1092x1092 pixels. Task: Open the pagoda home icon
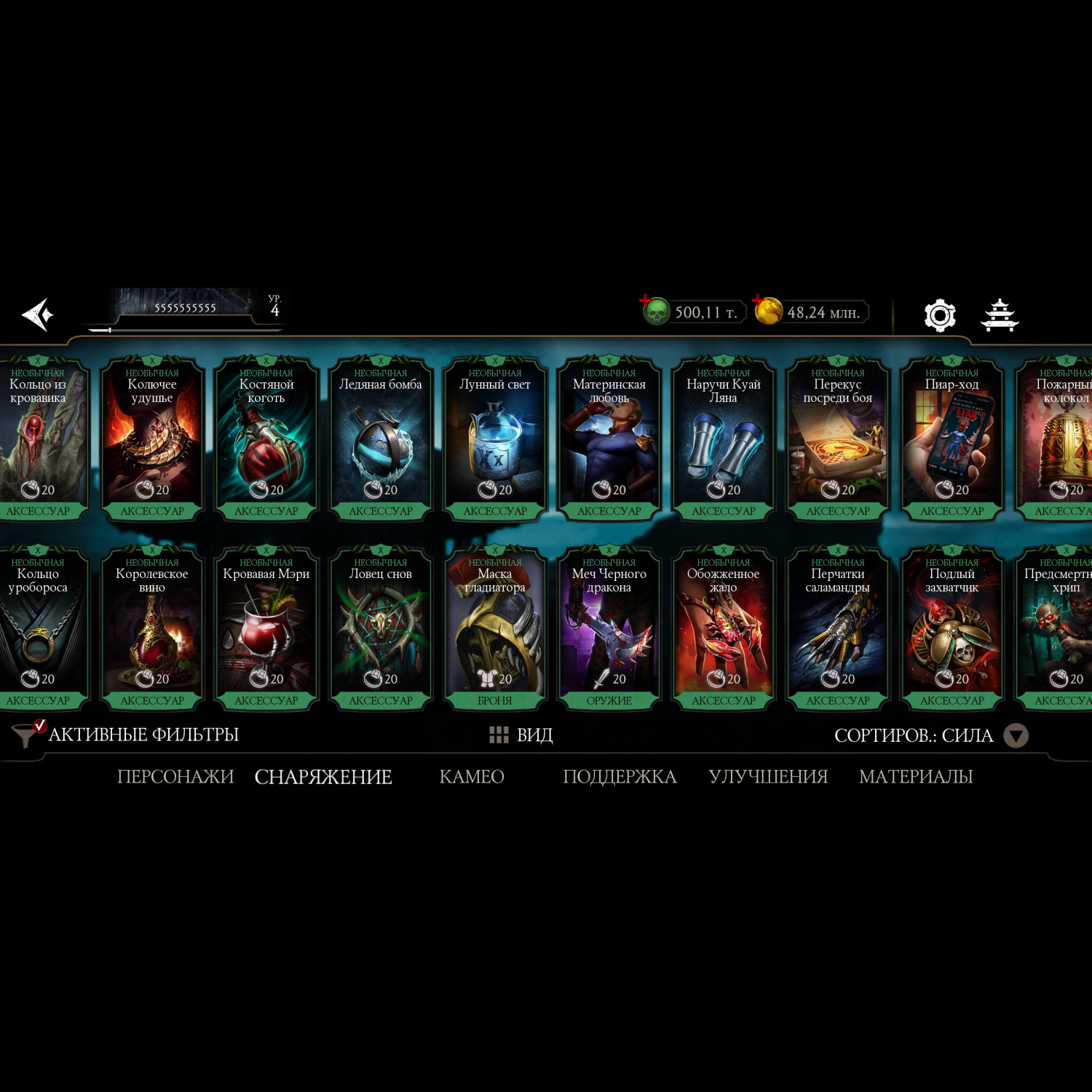pos(1000,315)
